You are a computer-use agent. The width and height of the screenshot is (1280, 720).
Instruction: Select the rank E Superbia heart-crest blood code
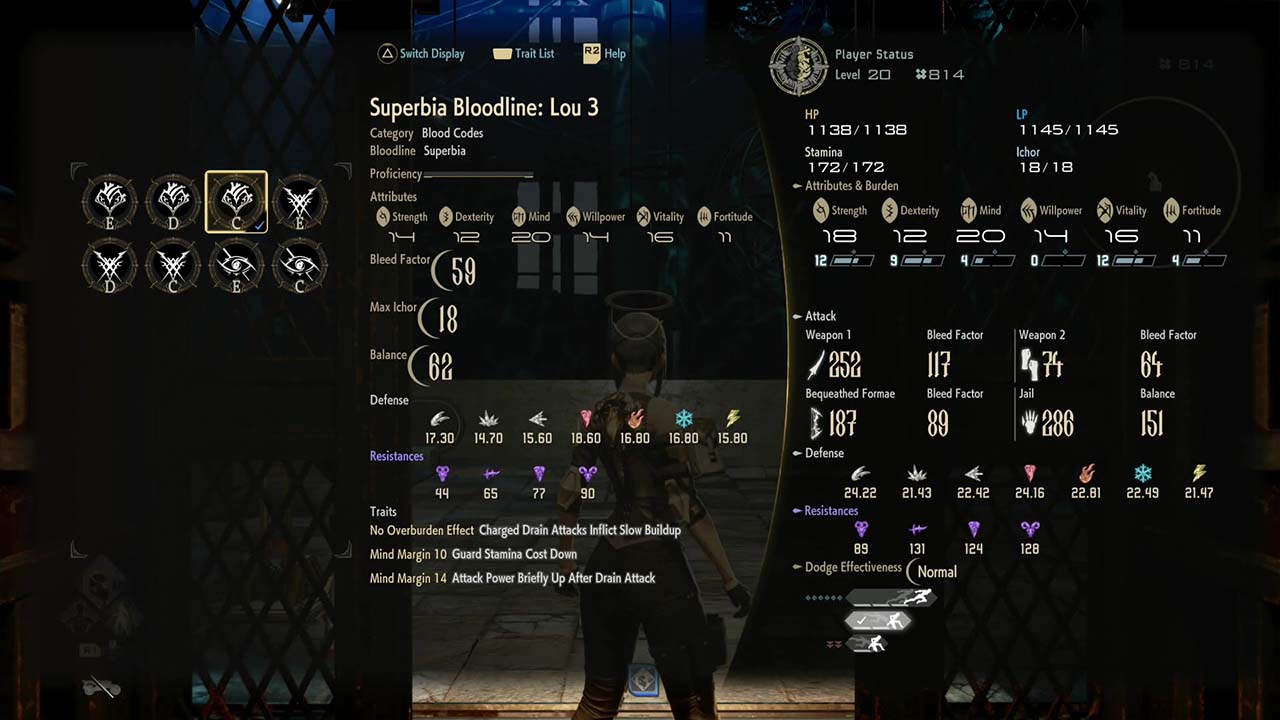(x=110, y=202)
